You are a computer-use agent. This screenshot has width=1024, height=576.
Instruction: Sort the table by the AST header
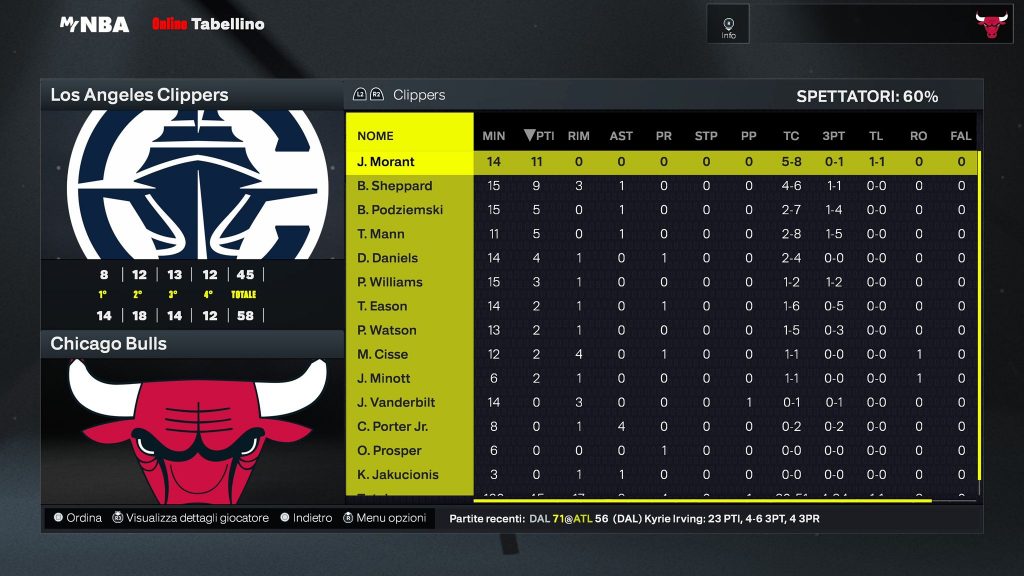click(621, 136)
